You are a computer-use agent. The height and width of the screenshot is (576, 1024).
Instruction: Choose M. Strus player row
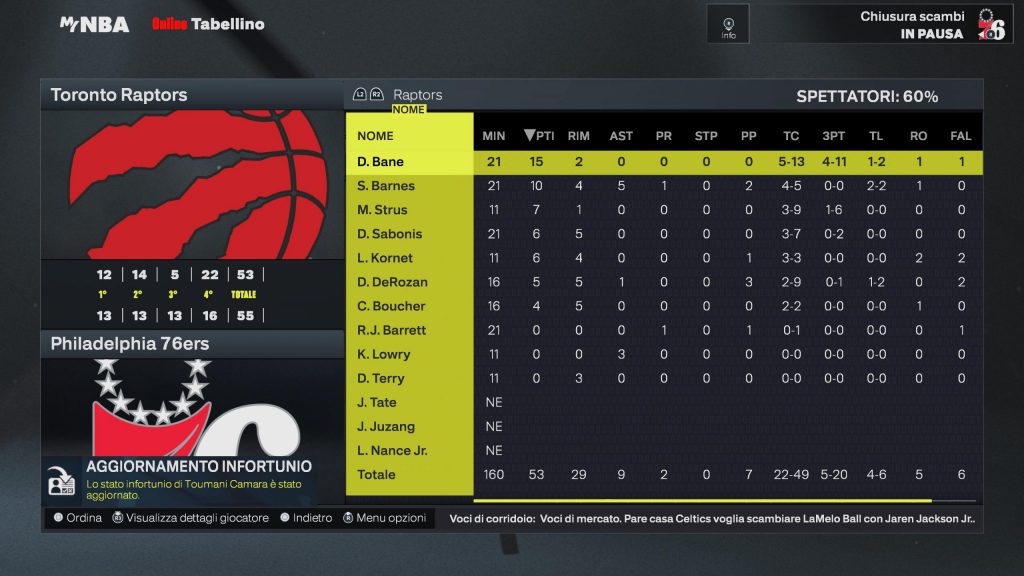point(382,210)
